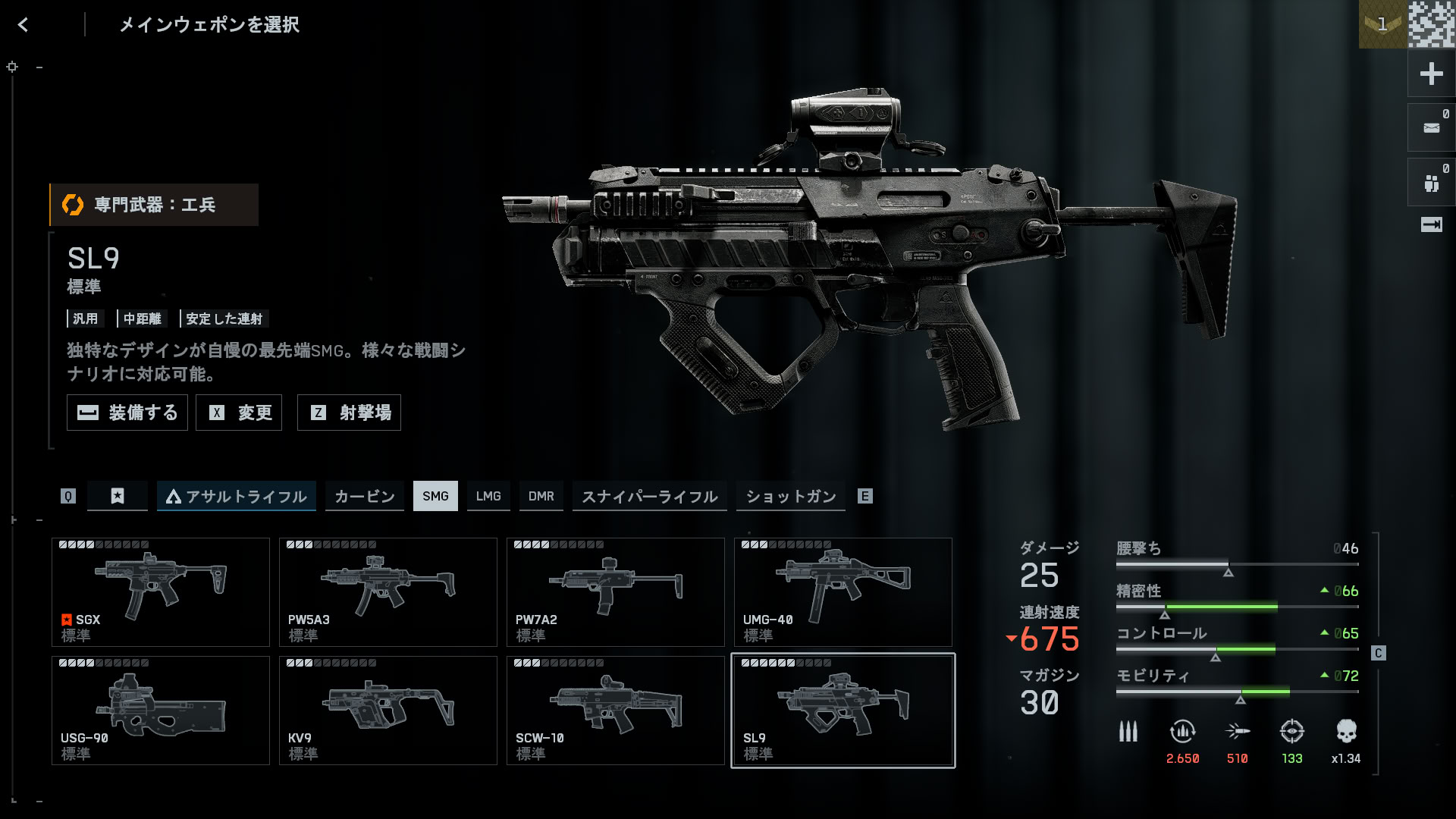
Task: Select the UMG-40 weapon tile
Action: 843,592
